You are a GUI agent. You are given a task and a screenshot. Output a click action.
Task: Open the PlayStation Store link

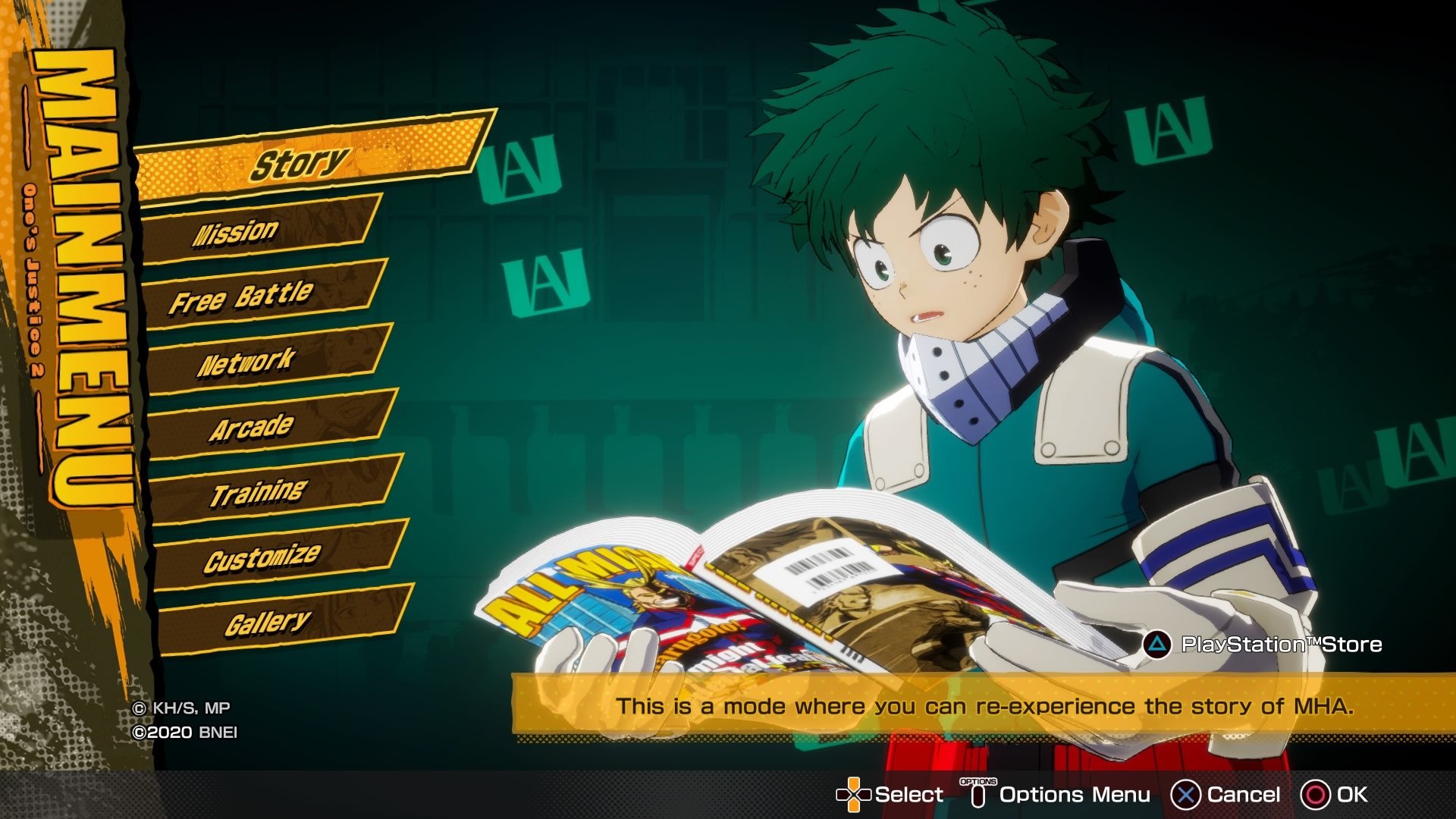tap(1264, 645)
